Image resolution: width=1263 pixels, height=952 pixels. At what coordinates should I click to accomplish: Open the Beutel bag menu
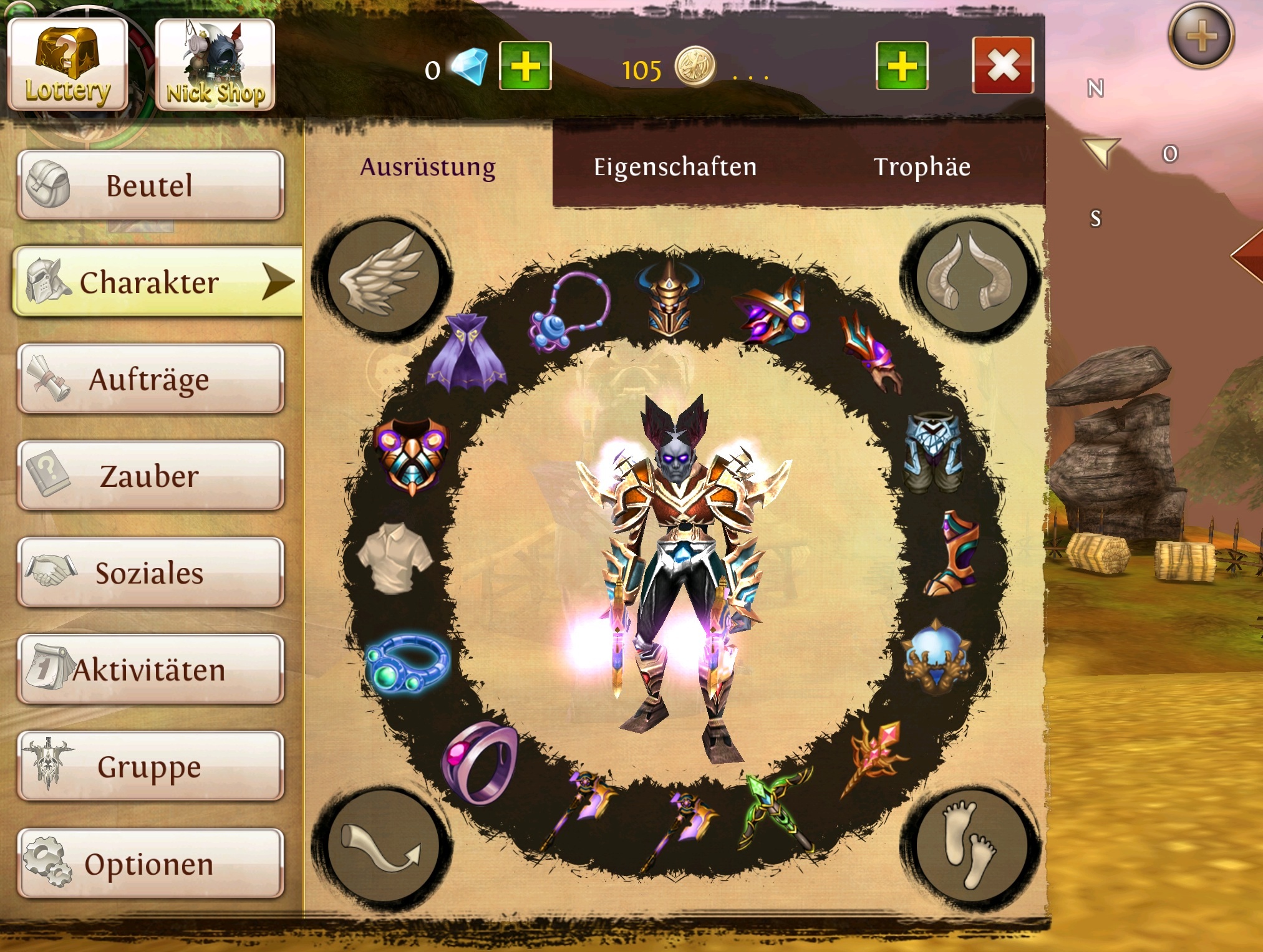(x=150, y=186)
